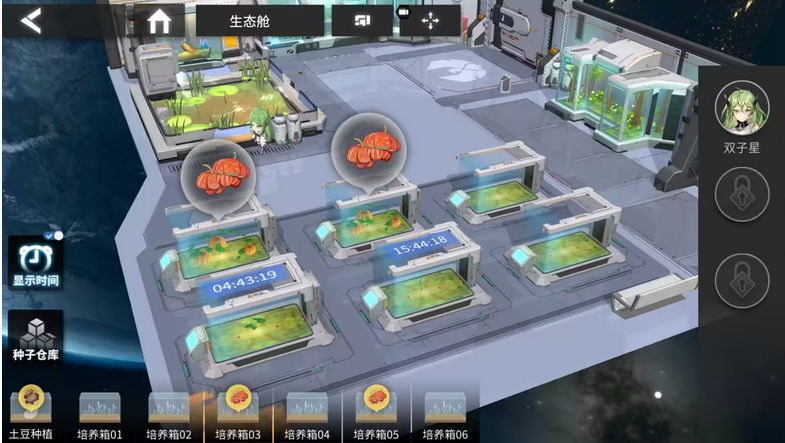Viewport: 785px width, 443px height.
Task: Go back with the arrow button
Action: click(x=31, y=20)
